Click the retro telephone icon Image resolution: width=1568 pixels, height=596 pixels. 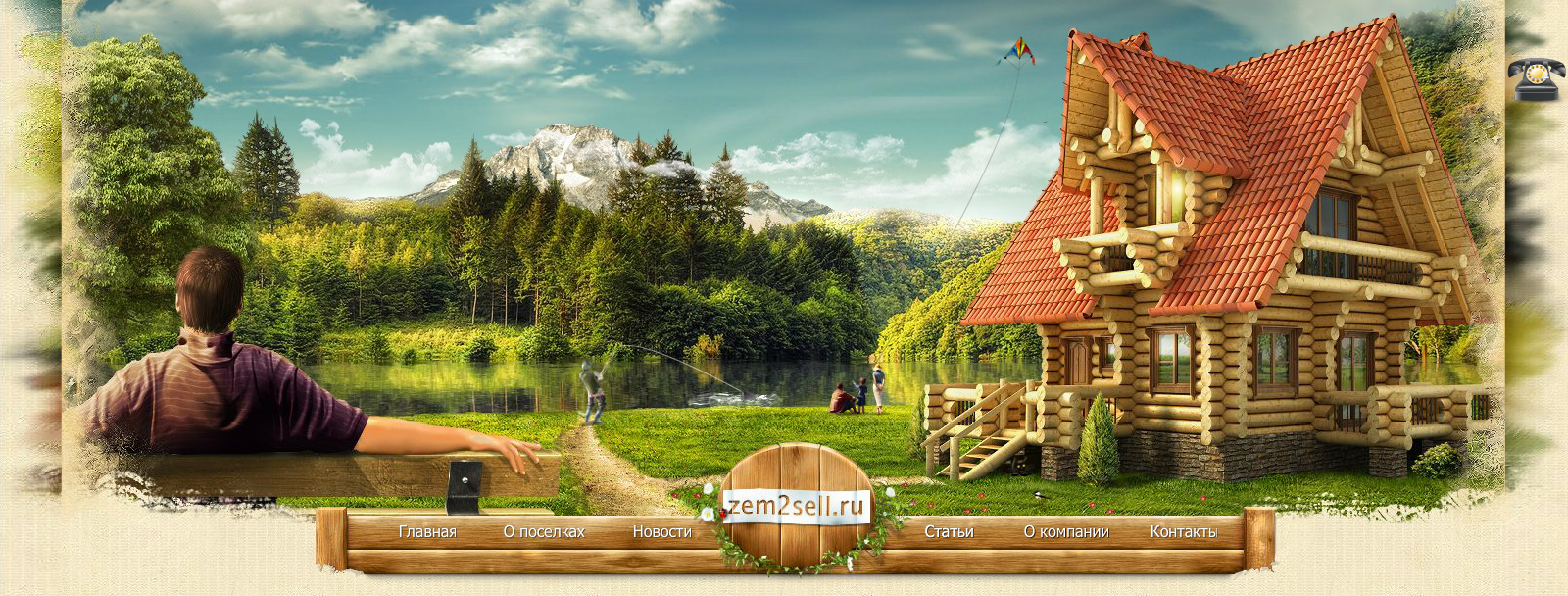[x=1536, y=78]
